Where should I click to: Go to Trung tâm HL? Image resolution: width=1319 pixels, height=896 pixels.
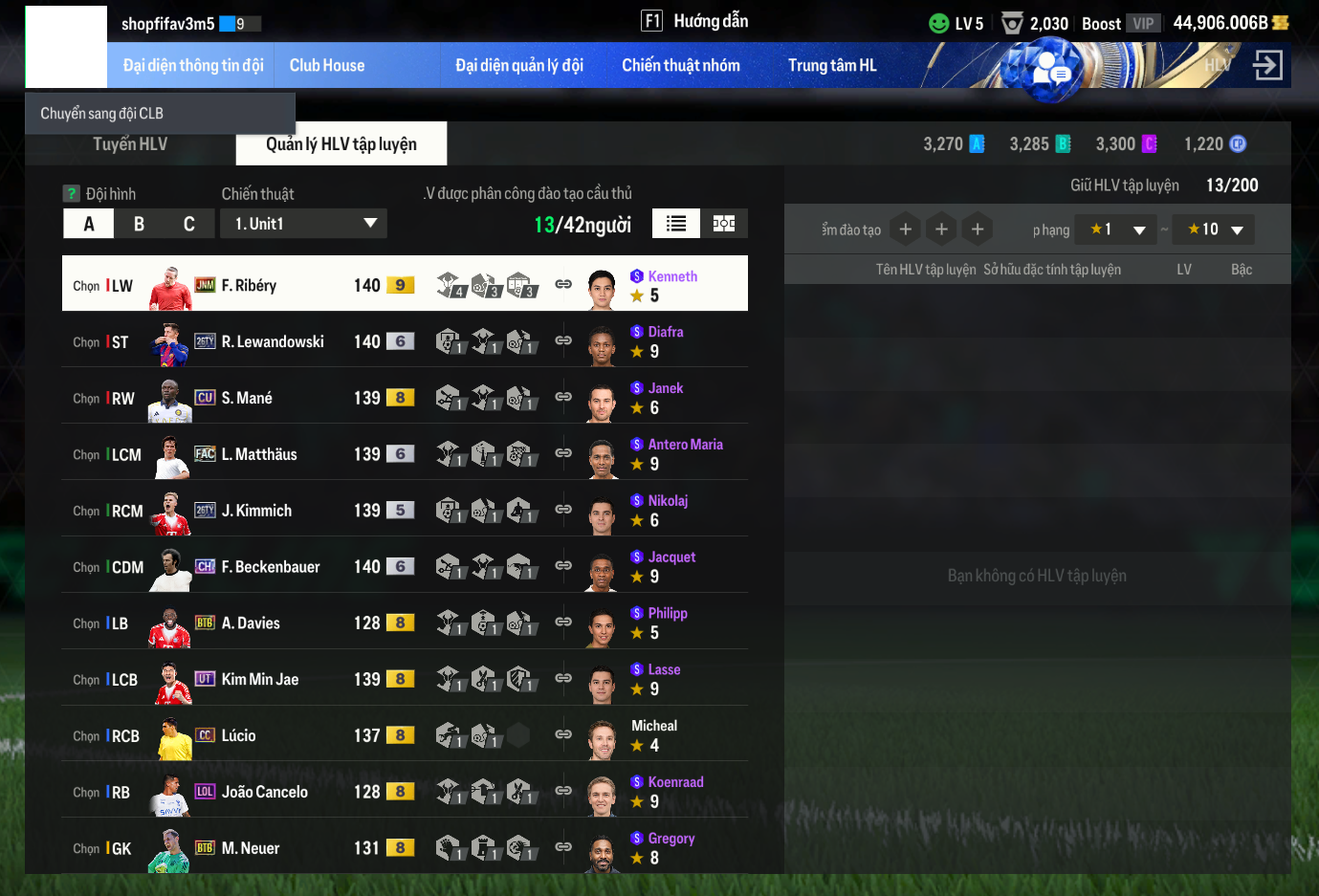(831, 65)
